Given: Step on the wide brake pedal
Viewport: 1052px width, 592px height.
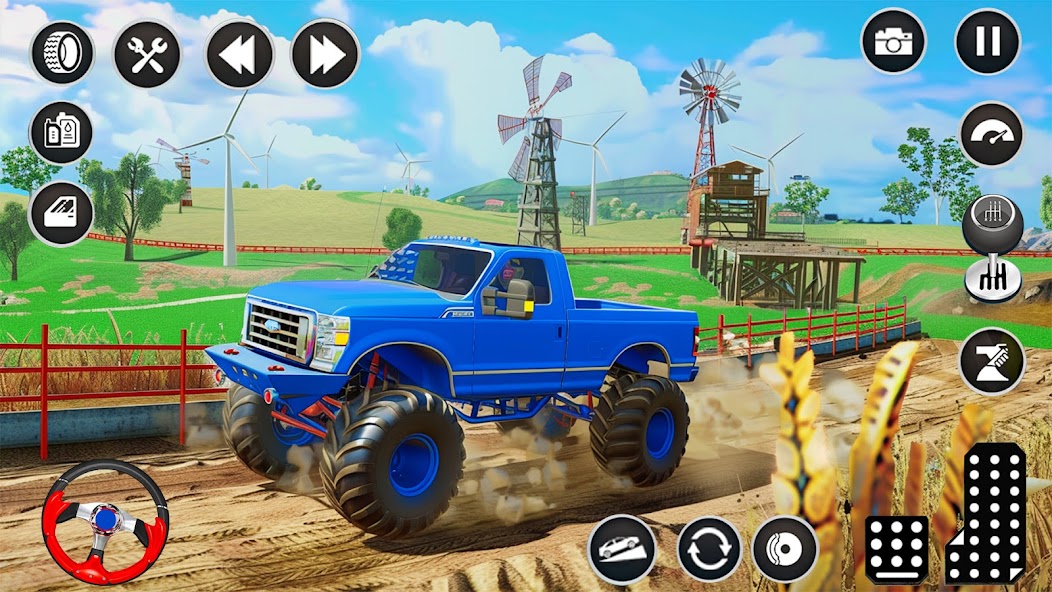Looking at the screenshot, I should coord(896,549).
